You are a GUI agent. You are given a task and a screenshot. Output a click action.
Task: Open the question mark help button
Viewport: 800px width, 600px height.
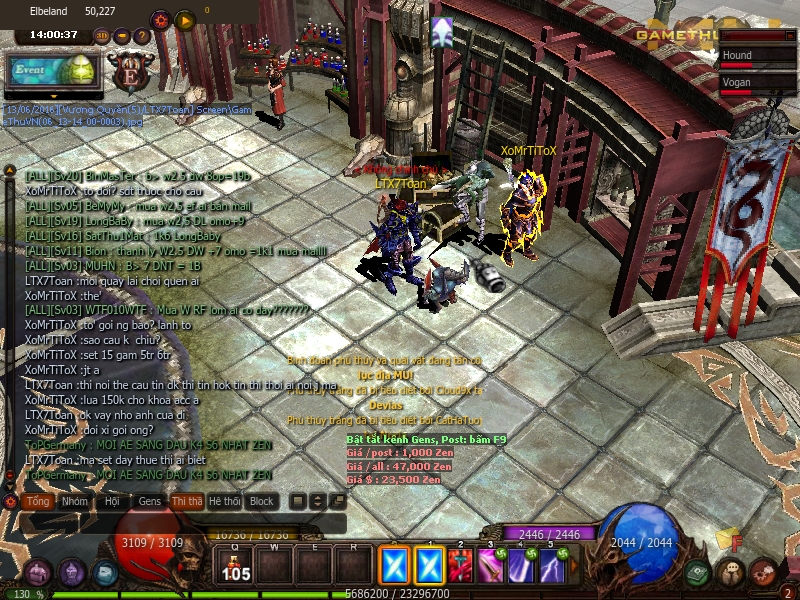[x=142, y=36]
